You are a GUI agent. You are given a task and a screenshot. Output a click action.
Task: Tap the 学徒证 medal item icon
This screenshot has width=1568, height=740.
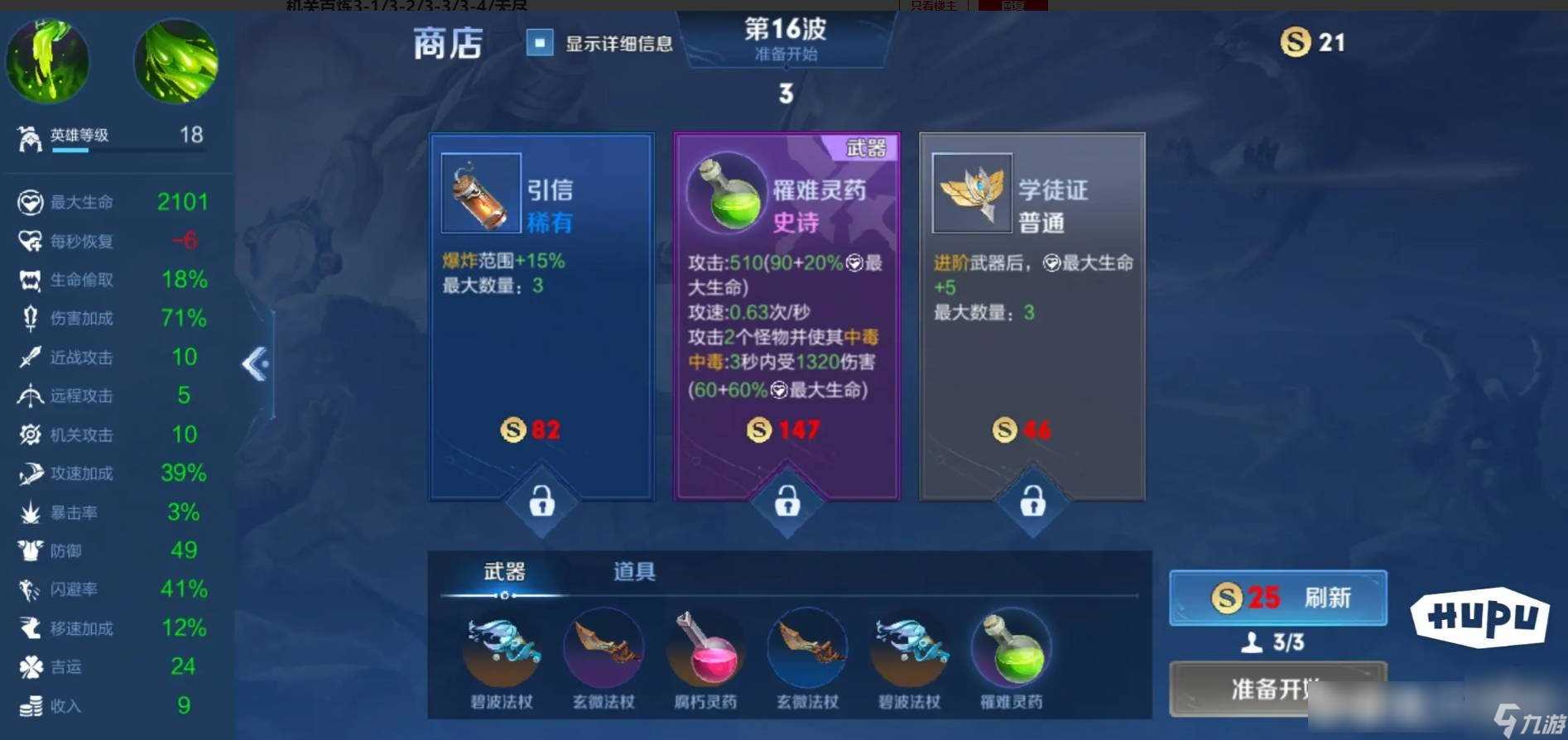973,193
